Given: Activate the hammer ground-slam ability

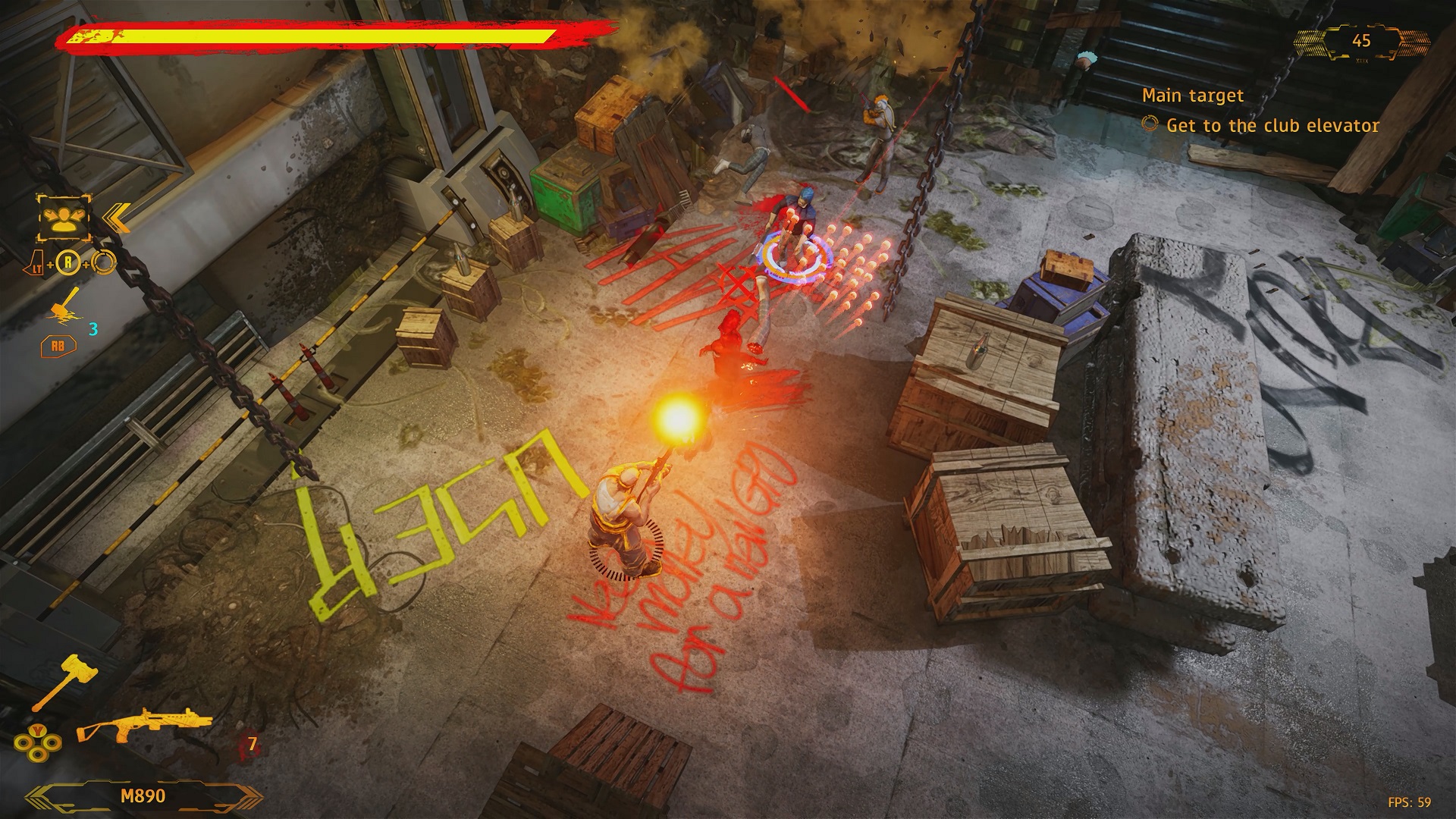Looking at the screenshot, I should coord(65,306).
